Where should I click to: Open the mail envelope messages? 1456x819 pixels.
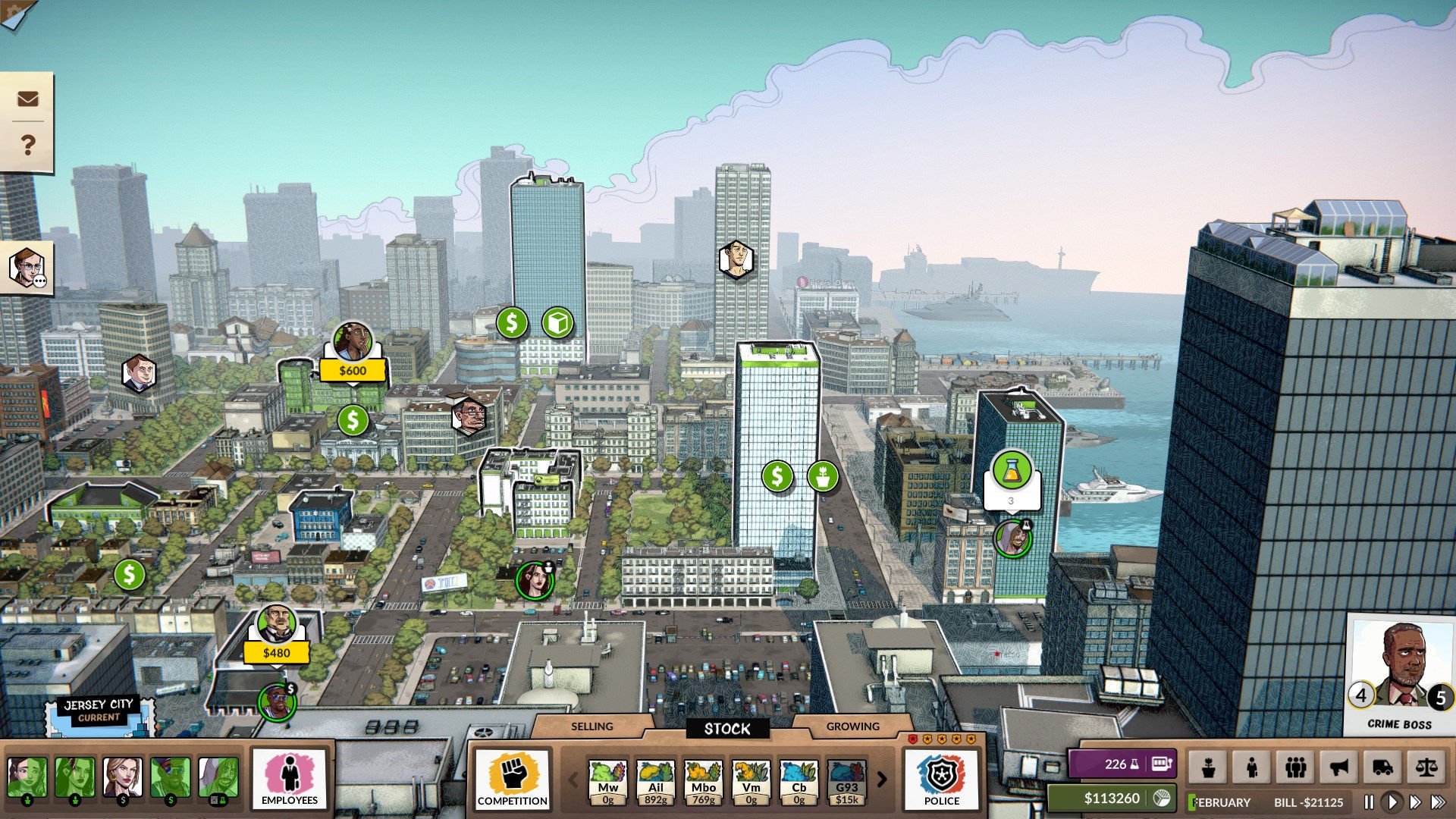[x=28, y=99]
